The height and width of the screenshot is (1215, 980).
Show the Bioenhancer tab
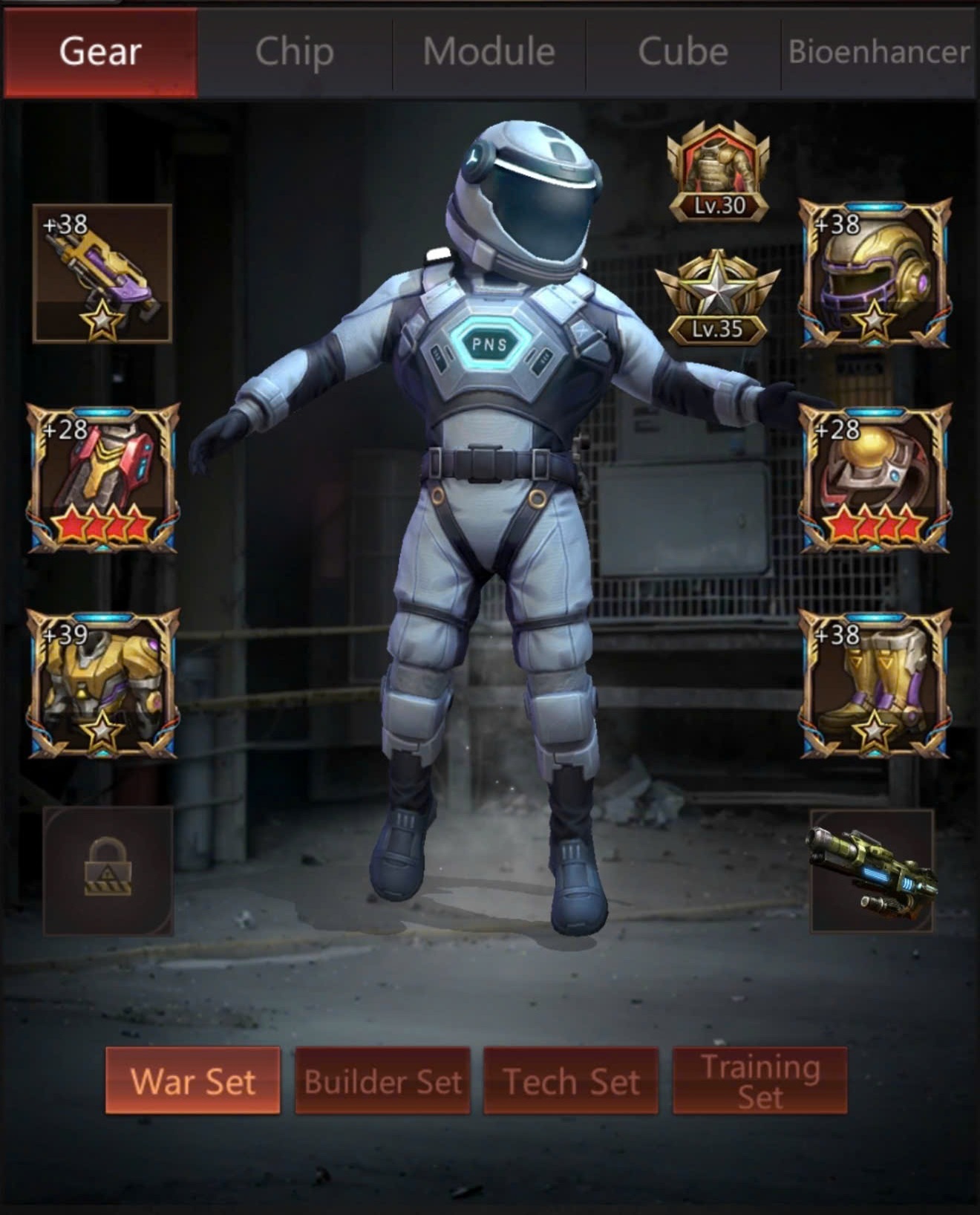878,52
